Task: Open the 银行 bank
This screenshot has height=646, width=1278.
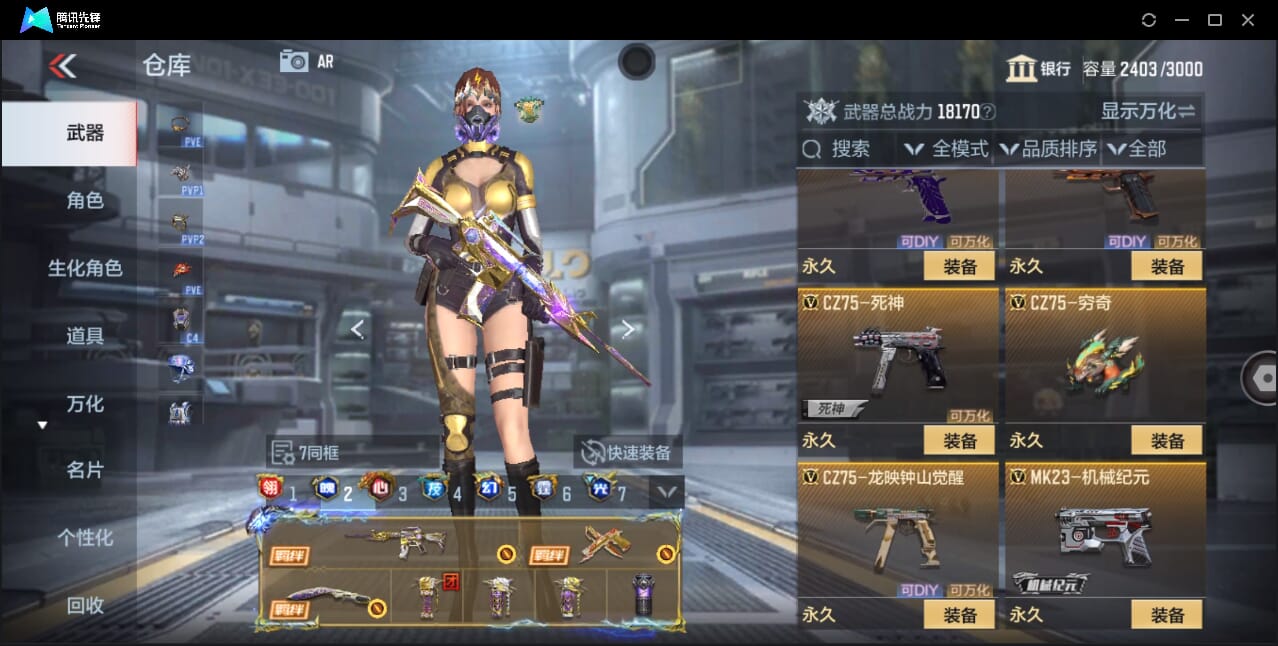Action: 1038,69
